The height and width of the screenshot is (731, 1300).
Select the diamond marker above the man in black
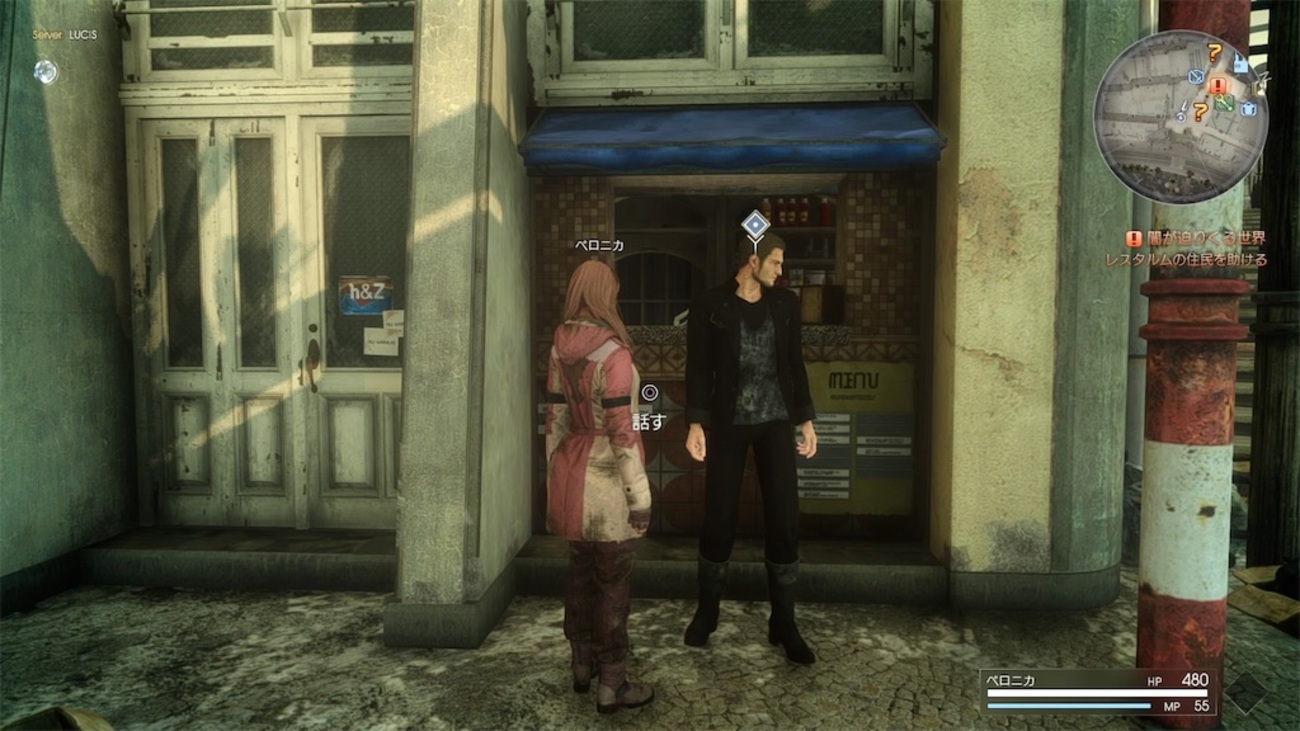point(756,223)
